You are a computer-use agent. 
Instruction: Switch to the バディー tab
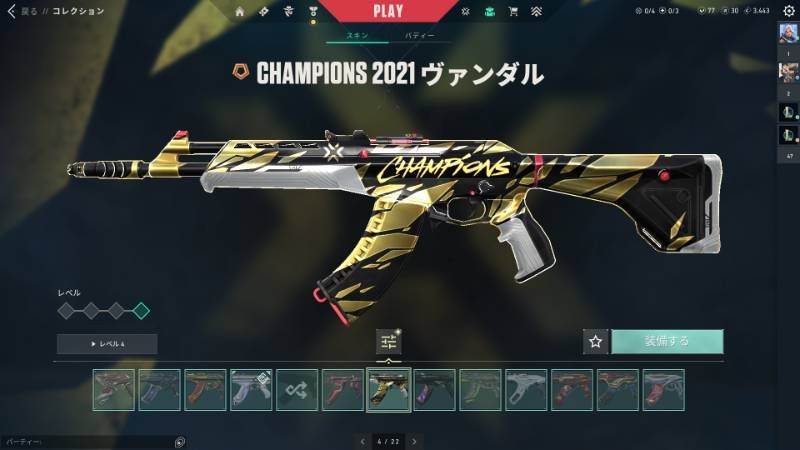point(419,36)
